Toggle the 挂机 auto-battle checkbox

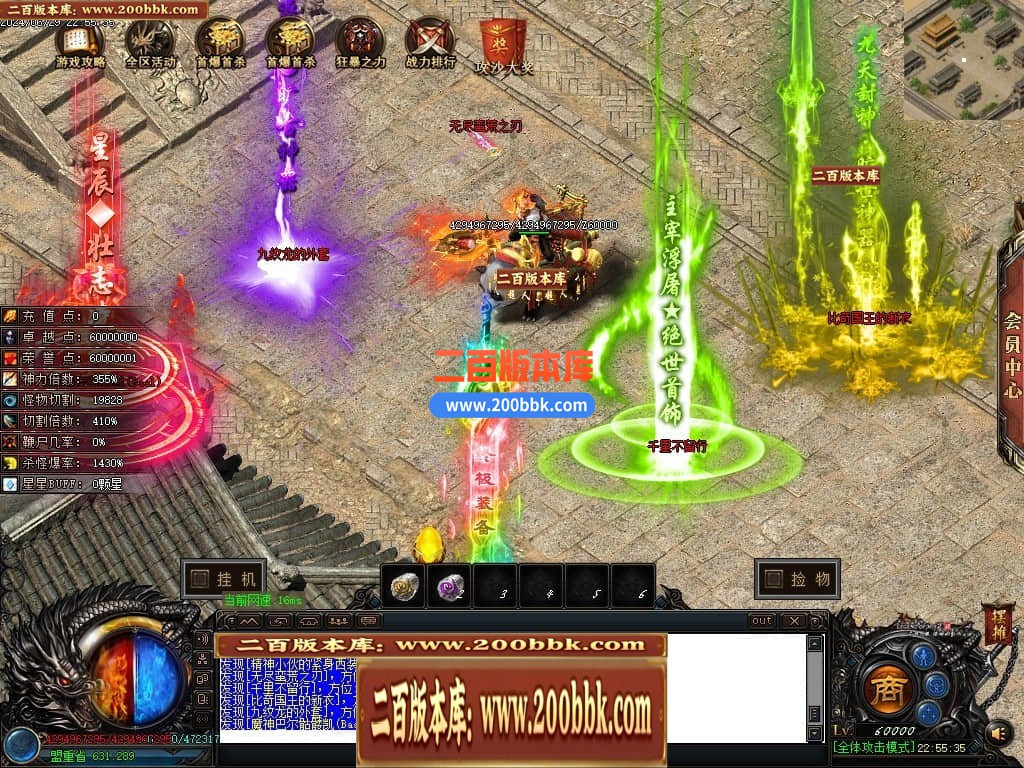click(x=200, y=579)
